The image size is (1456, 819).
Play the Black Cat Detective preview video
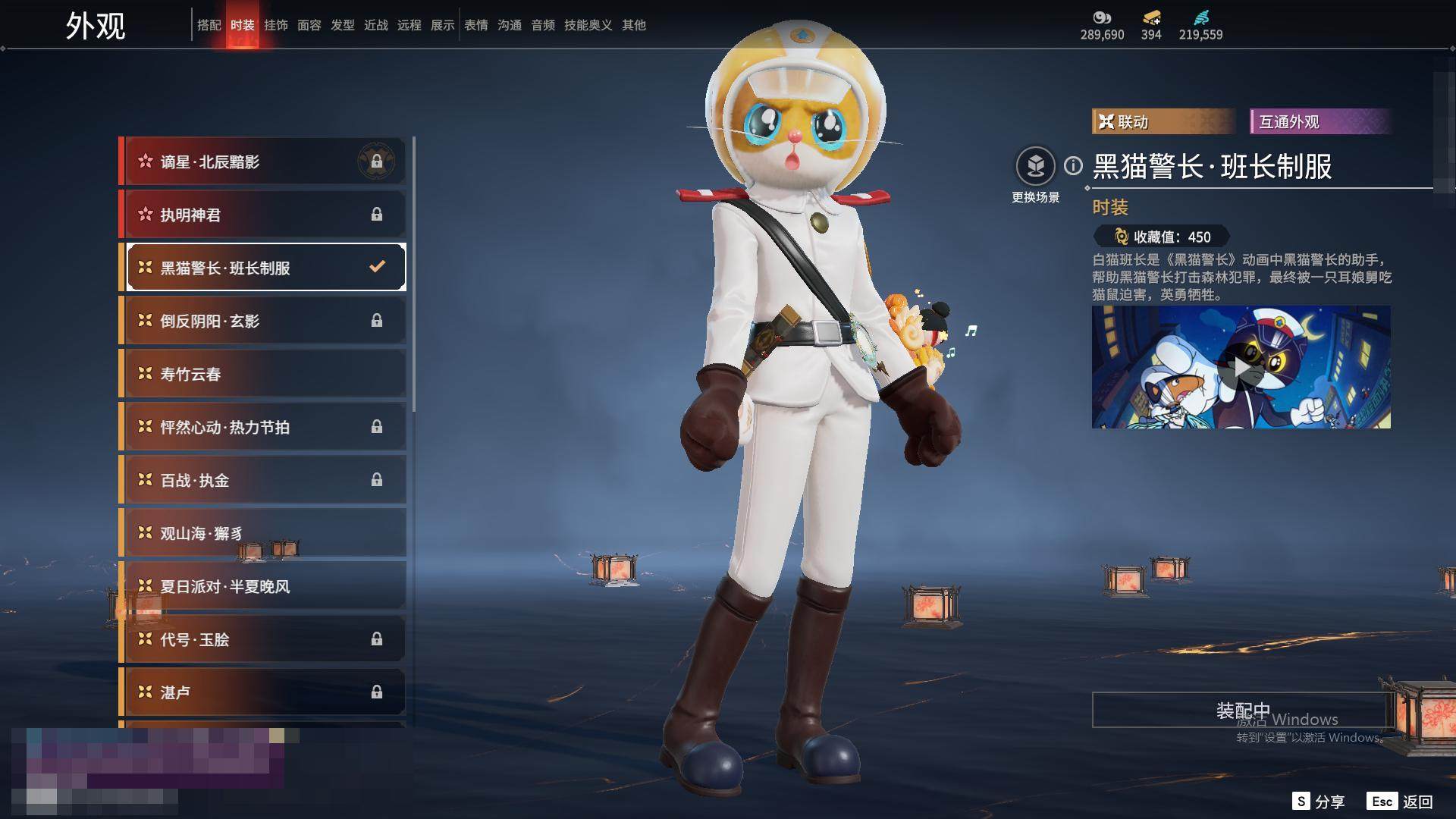coord(1241,368)
